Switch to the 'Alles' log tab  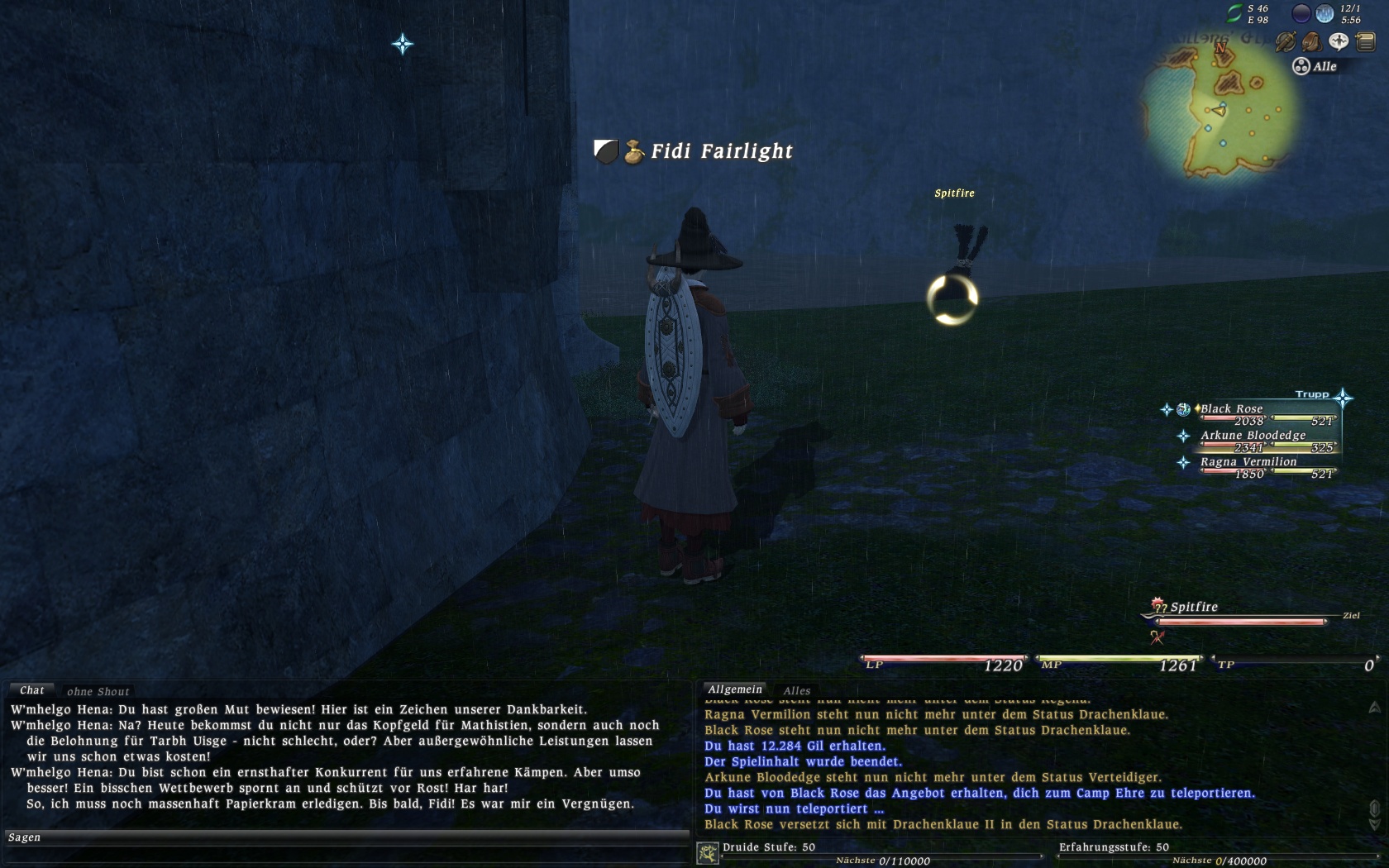(797, 690)
